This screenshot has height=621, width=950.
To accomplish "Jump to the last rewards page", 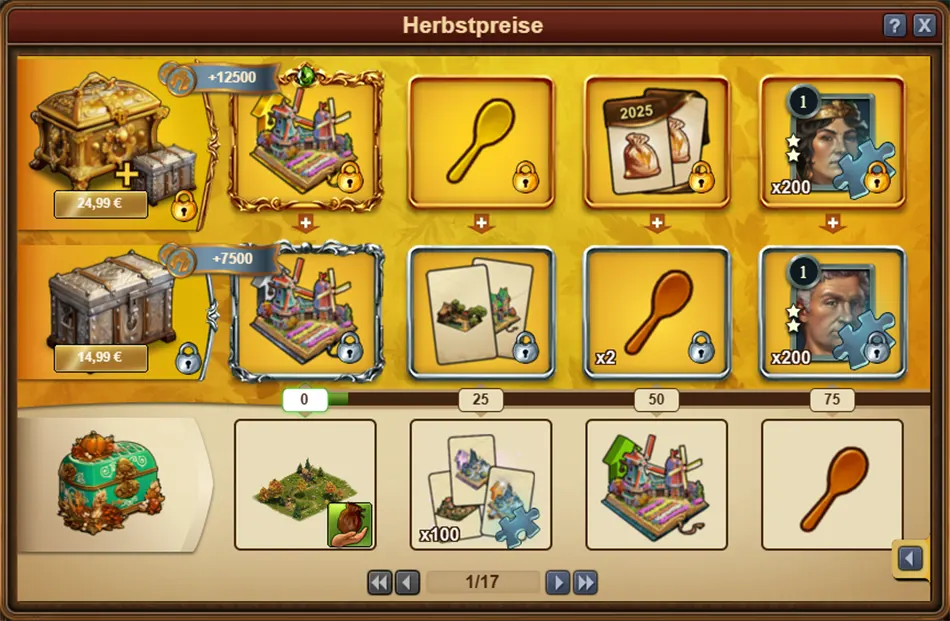I will pyautogui.click(x=585, y=582).
